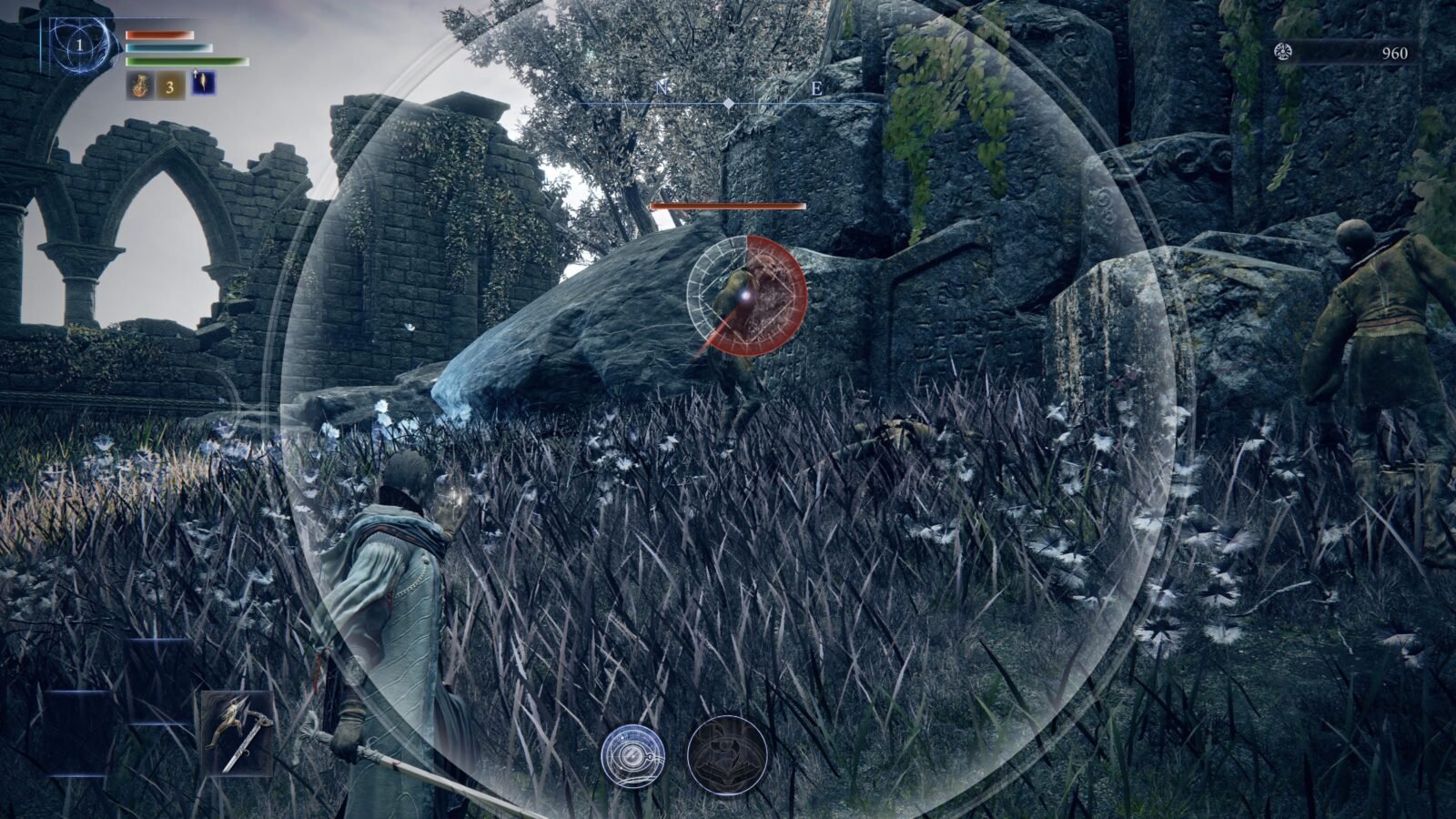Image resolution: width=1456 pixels, height=819 pixels.
Task: Select the equipped staff weapon slot
Action: pyautogui.click(x=237, y=733)
